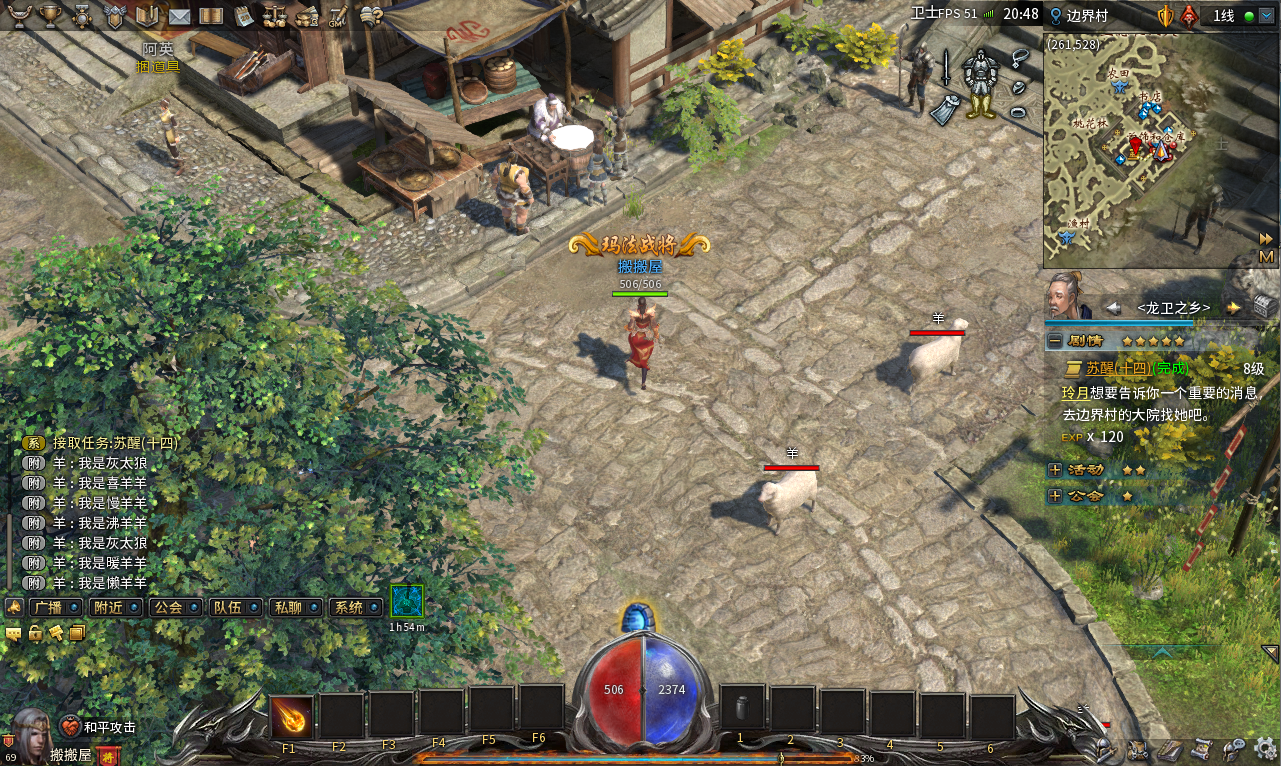Open the gear settings icon
This screenshot has height=766, width=1281.
1265,748
